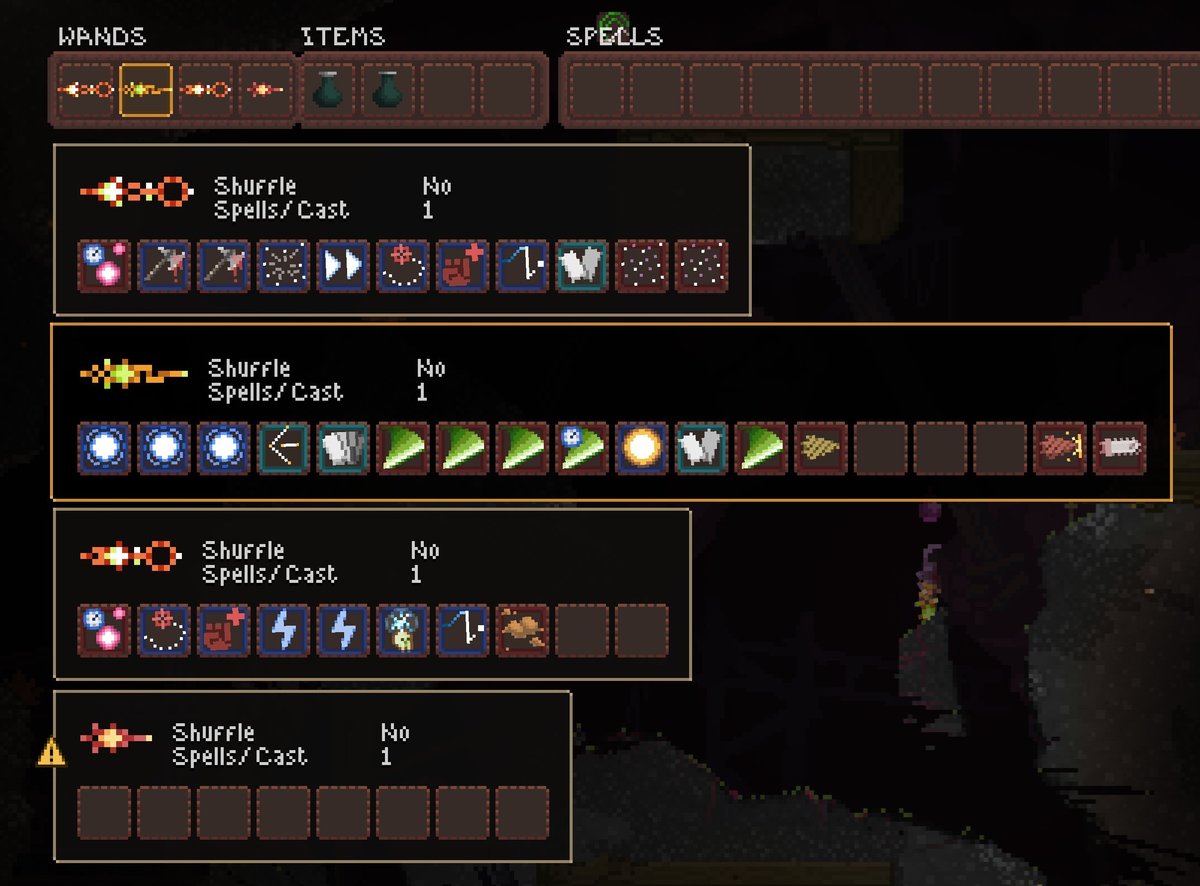Choose the chainsaw spell icon
Image resolution: width=1200 pixels, height=886 pixels.
[1120, 448]
